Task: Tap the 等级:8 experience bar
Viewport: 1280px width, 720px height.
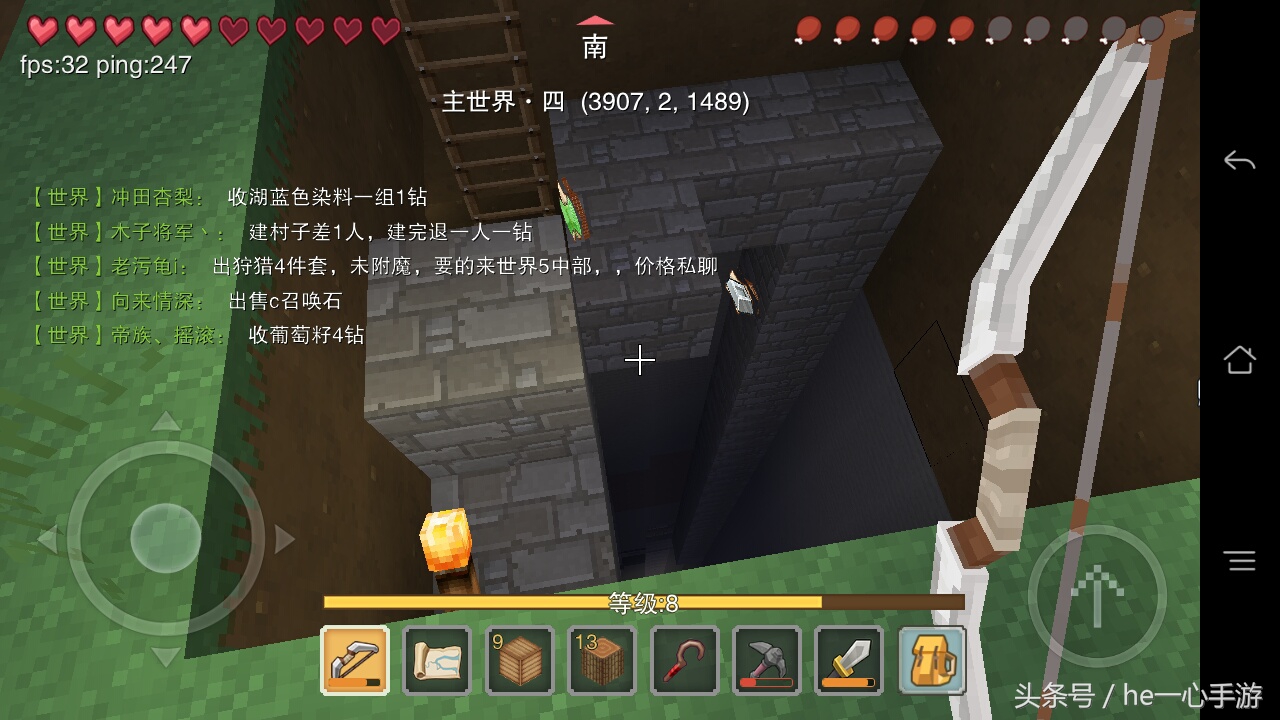Action: pos(641,601)
